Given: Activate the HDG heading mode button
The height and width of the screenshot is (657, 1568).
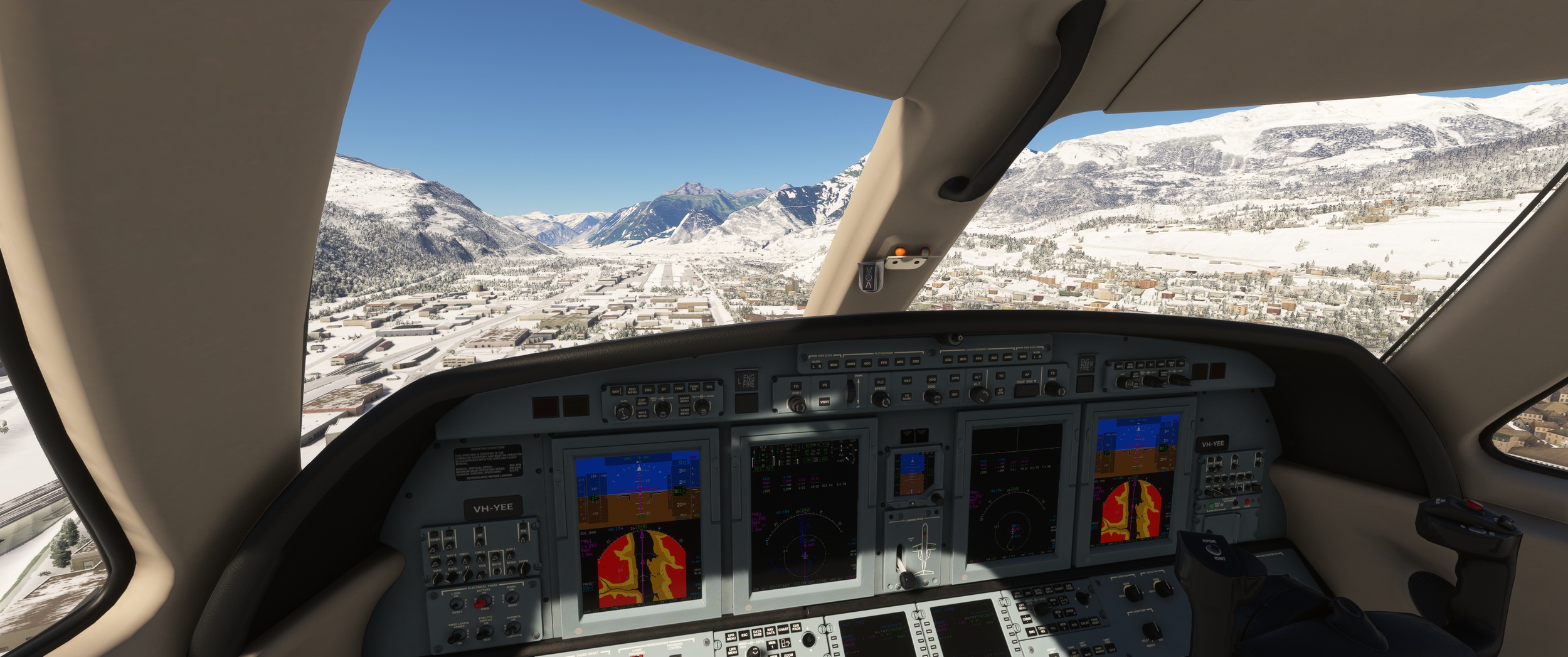Looking at the screenshot, I should click(932, 380).
